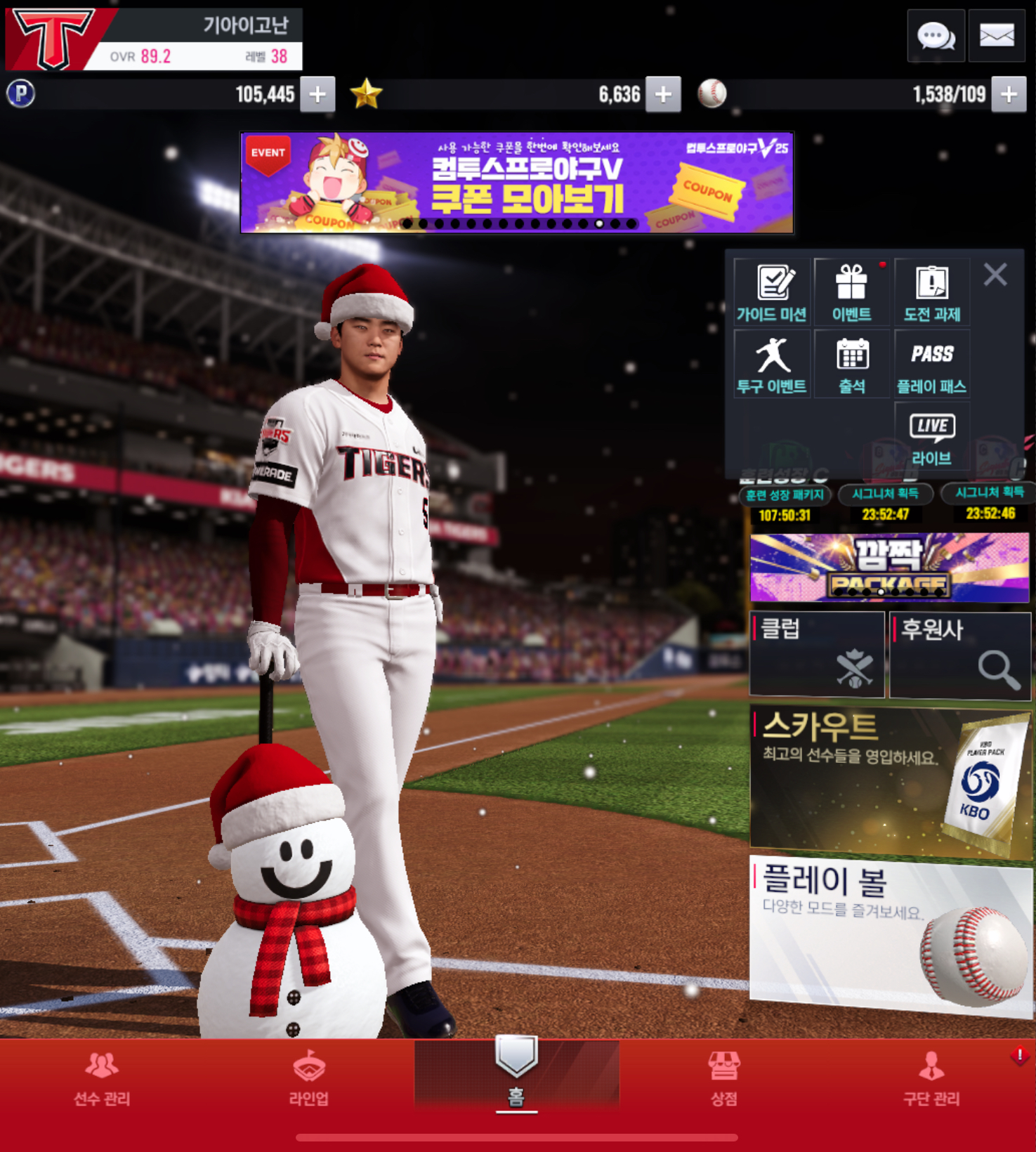Open the 클럽 club tile
Screen dimensions: 1036x1152
[x=817, y=655]
